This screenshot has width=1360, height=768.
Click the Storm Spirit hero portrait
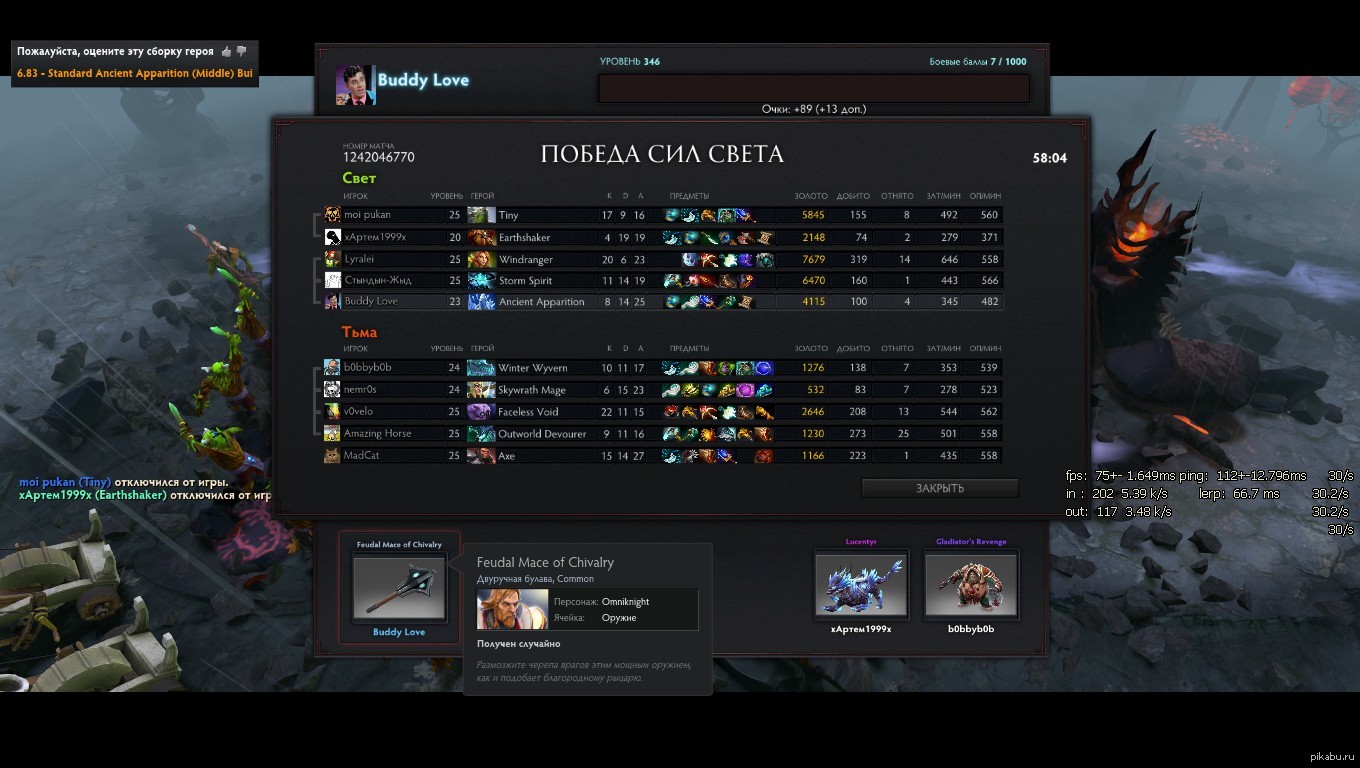[482, 280]
